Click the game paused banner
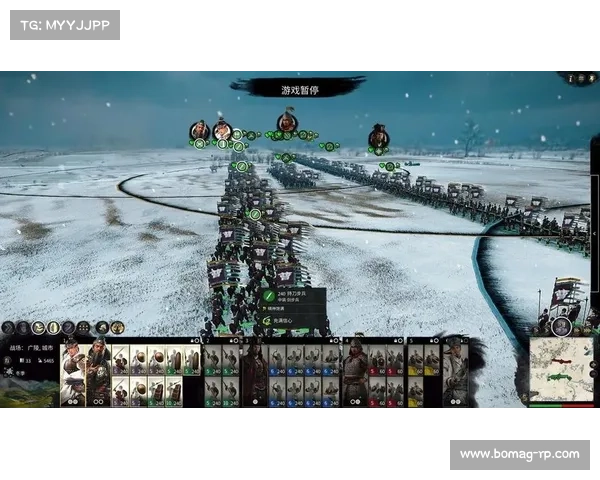 (297, 89)
